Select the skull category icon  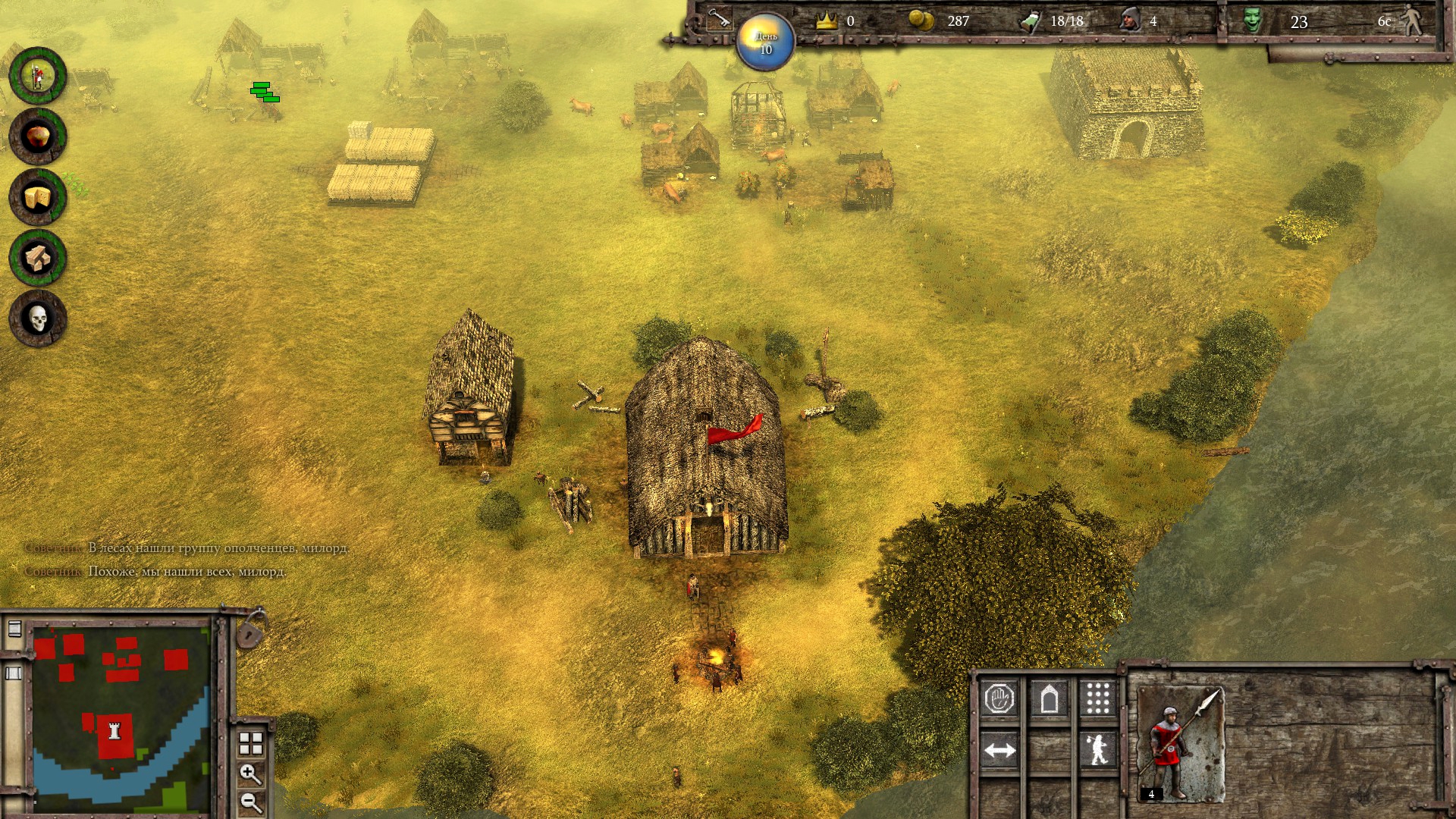(x=37, y=318)
